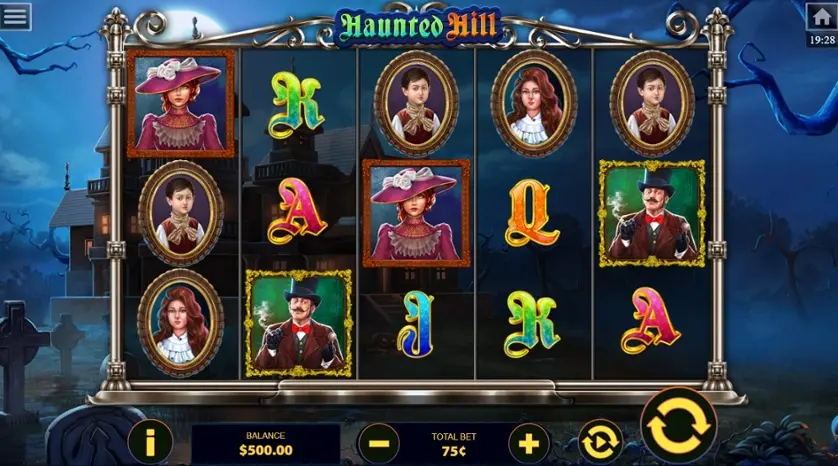Viewport: 838px width, 466px height.
Task: Increase total bet with plus button
Action: (x=529, y=442)
